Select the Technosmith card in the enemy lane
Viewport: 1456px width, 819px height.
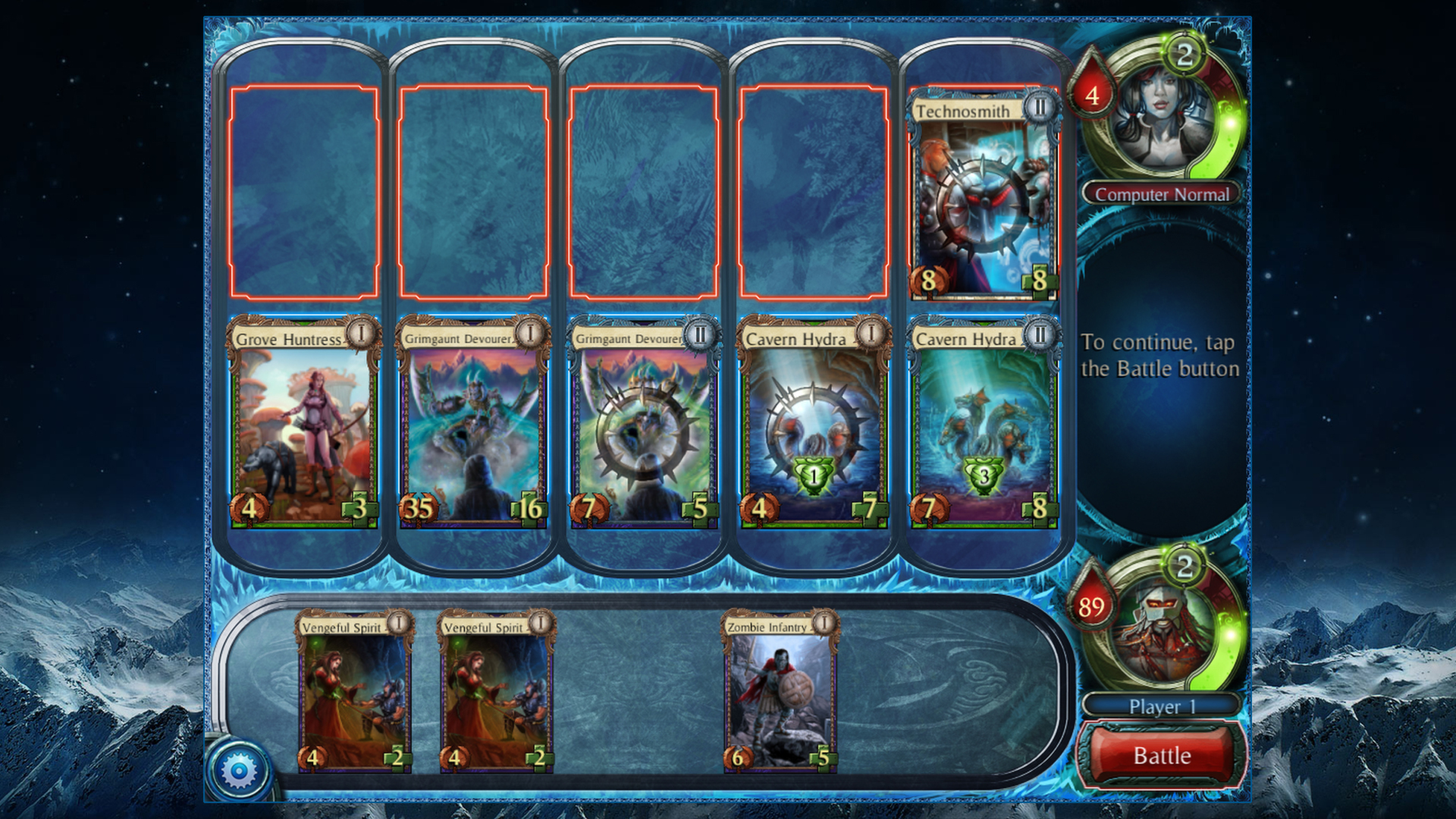[x=984, y=193]
